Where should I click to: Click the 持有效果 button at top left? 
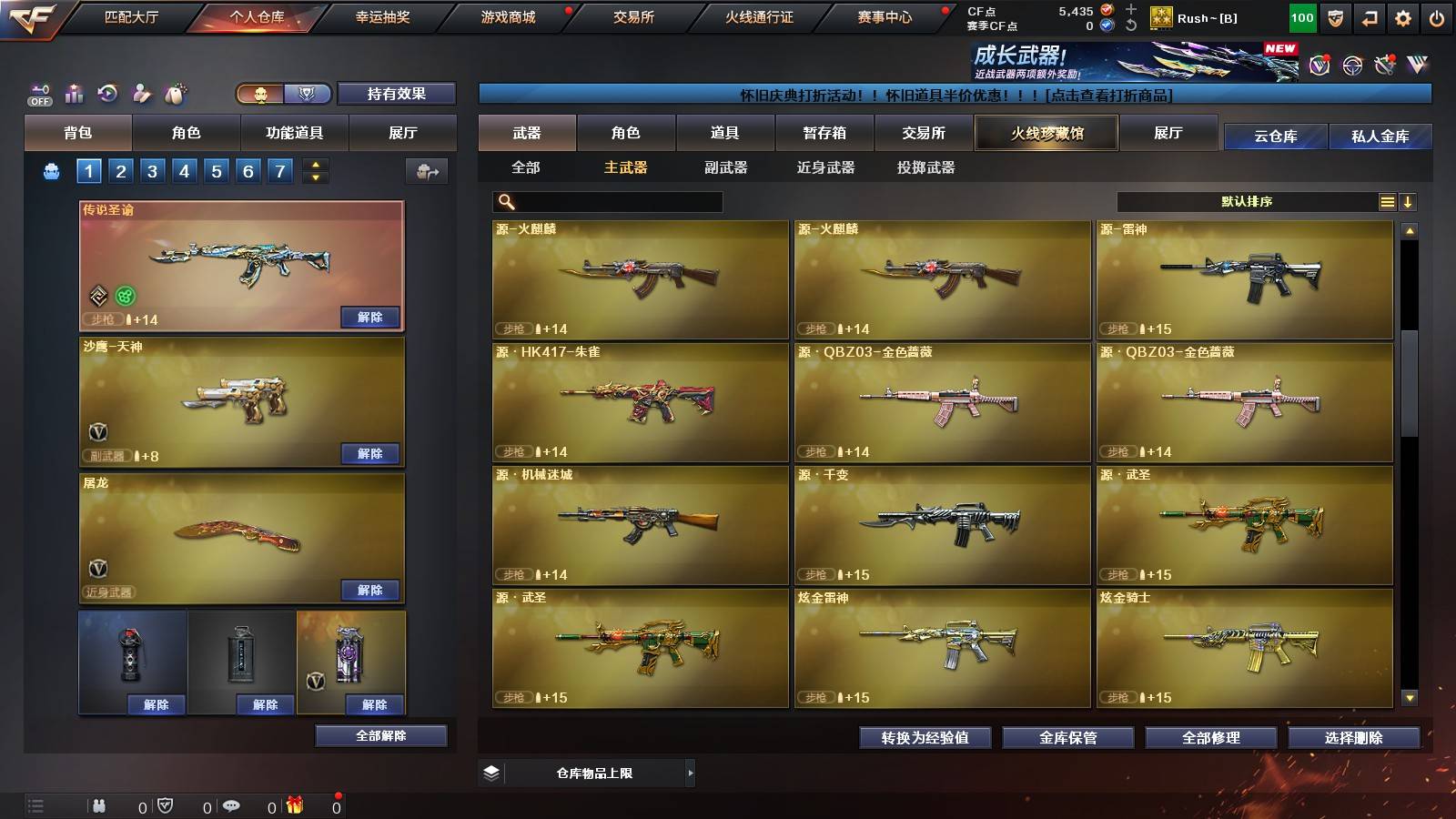click(397, 94)
